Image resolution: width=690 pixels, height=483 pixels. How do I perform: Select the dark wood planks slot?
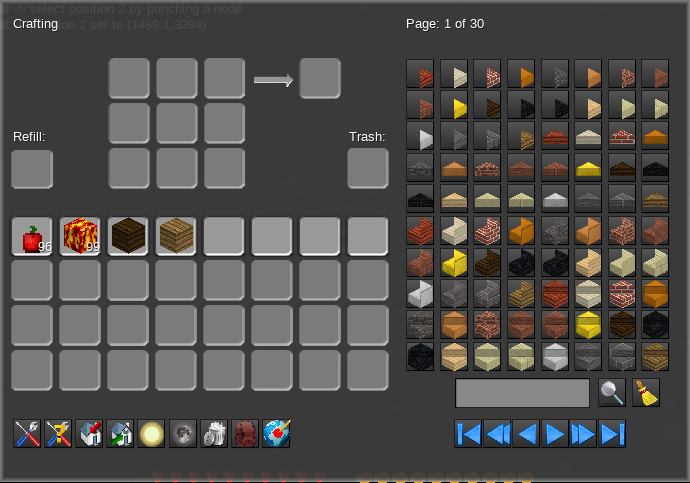pos(128,236)
